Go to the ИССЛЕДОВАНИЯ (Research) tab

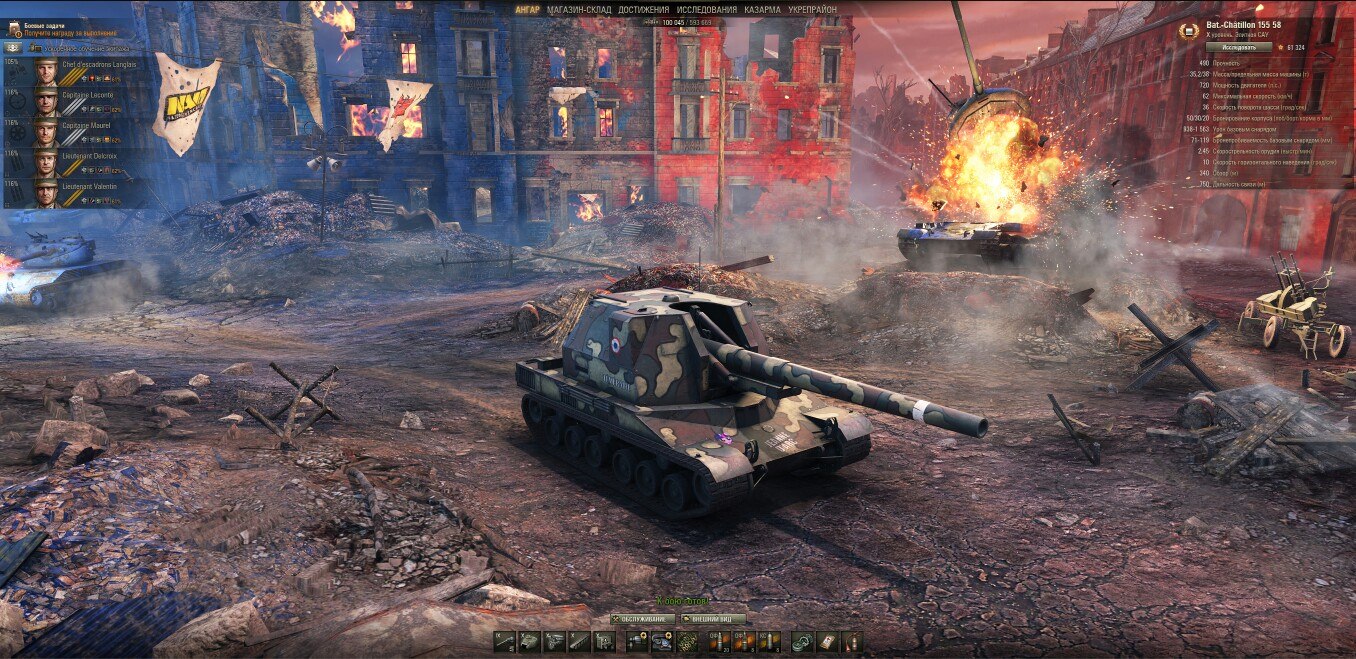click(706, 9)
